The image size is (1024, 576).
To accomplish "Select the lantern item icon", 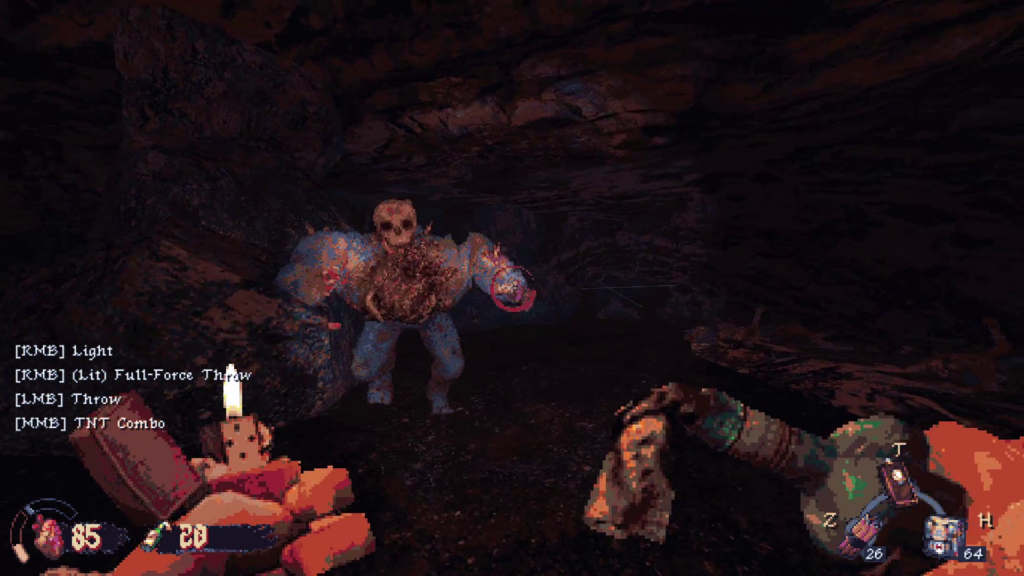I will 897,479.
